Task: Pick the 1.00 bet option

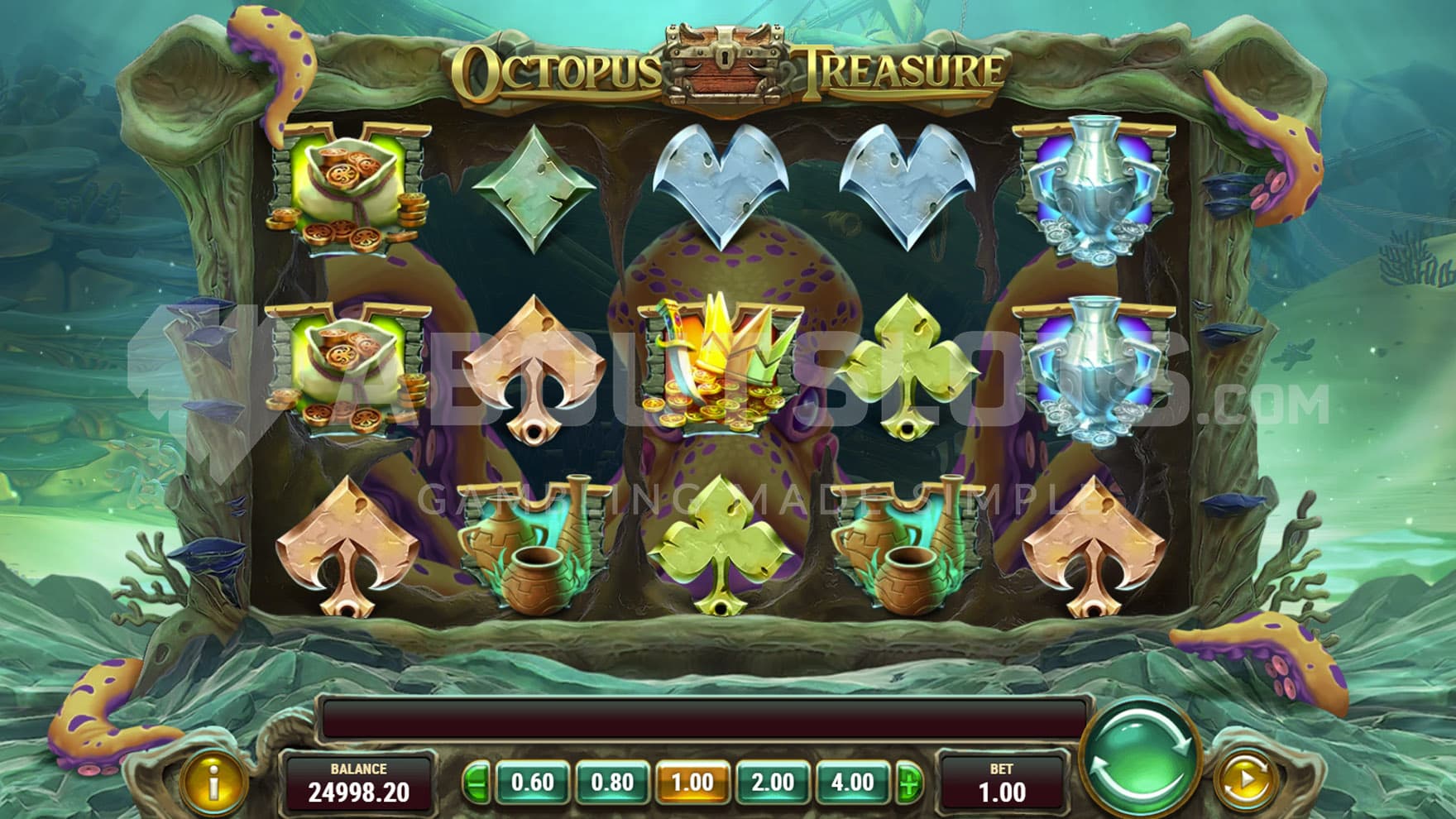Action: click(x=692, y=782)
